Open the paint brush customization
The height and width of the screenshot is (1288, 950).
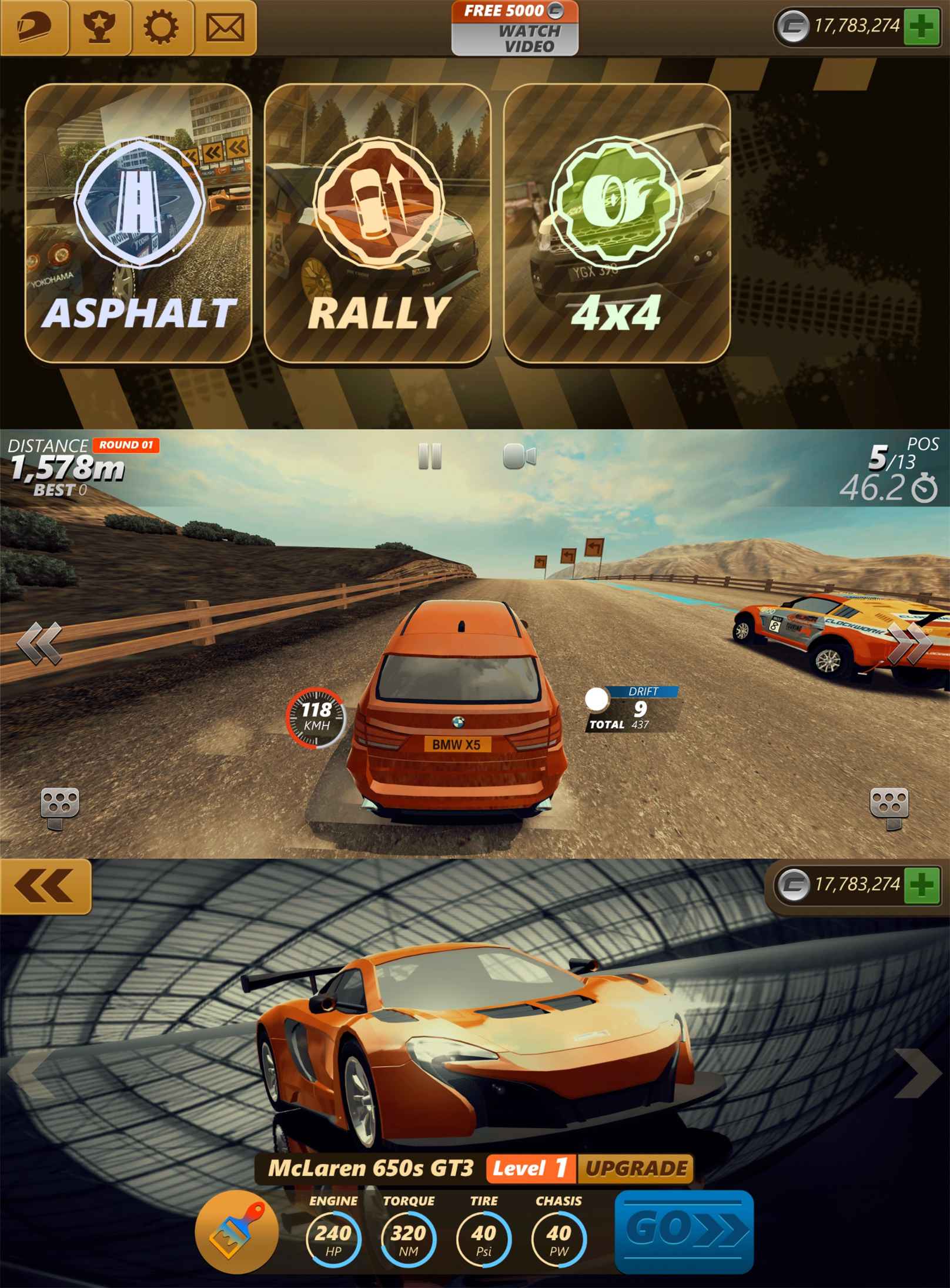point(236,1226)
